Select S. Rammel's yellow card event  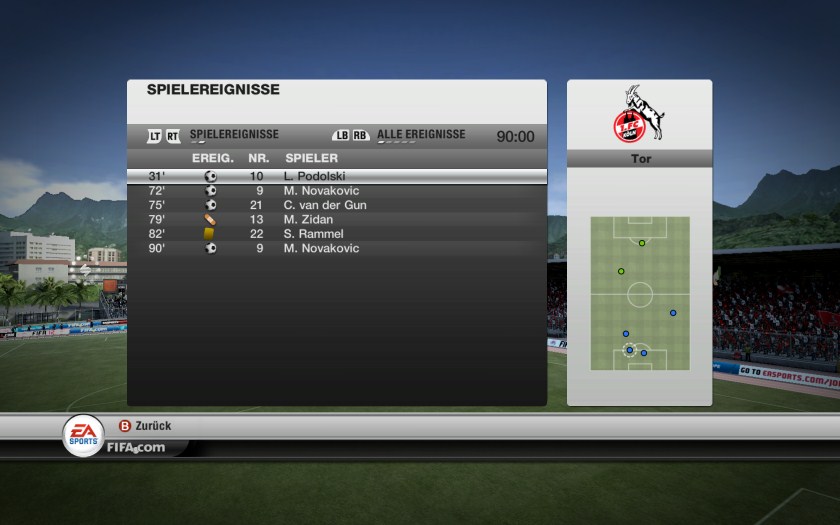[336, 234]
